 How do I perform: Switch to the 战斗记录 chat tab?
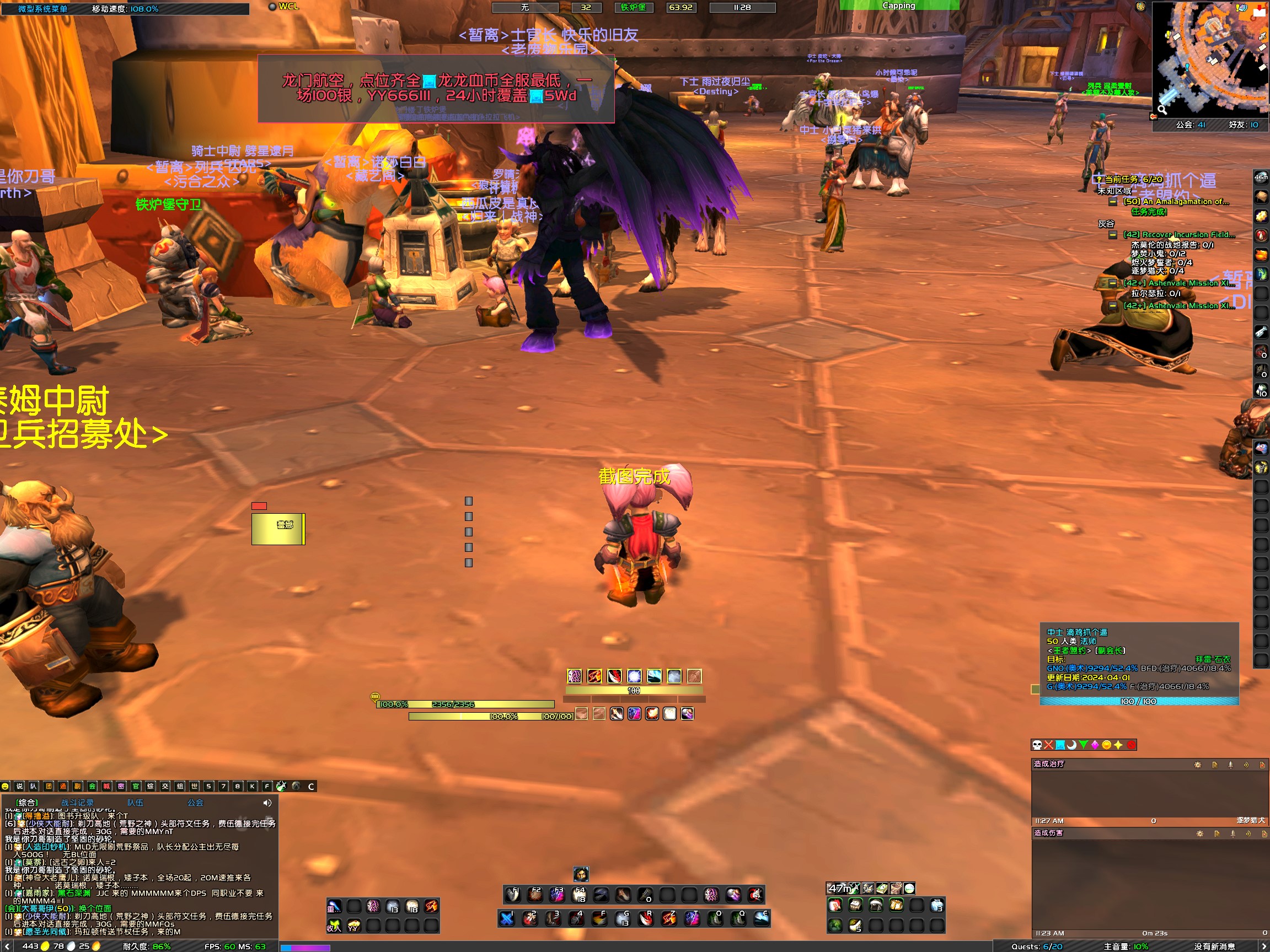tap(78, 803)
